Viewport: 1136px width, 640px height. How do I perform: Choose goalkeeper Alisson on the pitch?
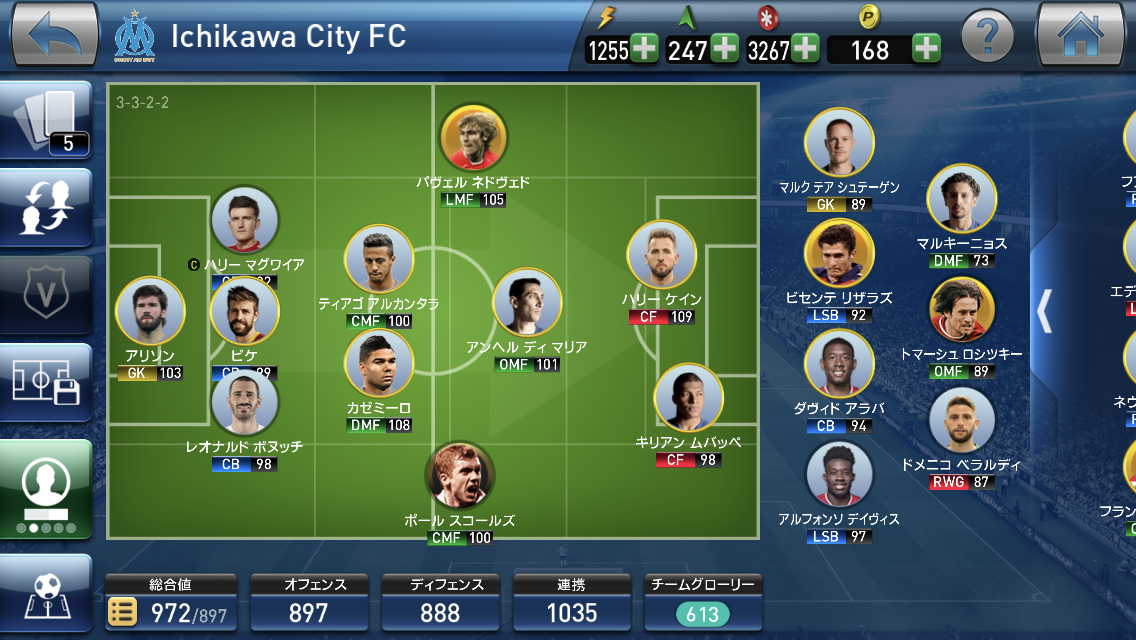[150, 311]
